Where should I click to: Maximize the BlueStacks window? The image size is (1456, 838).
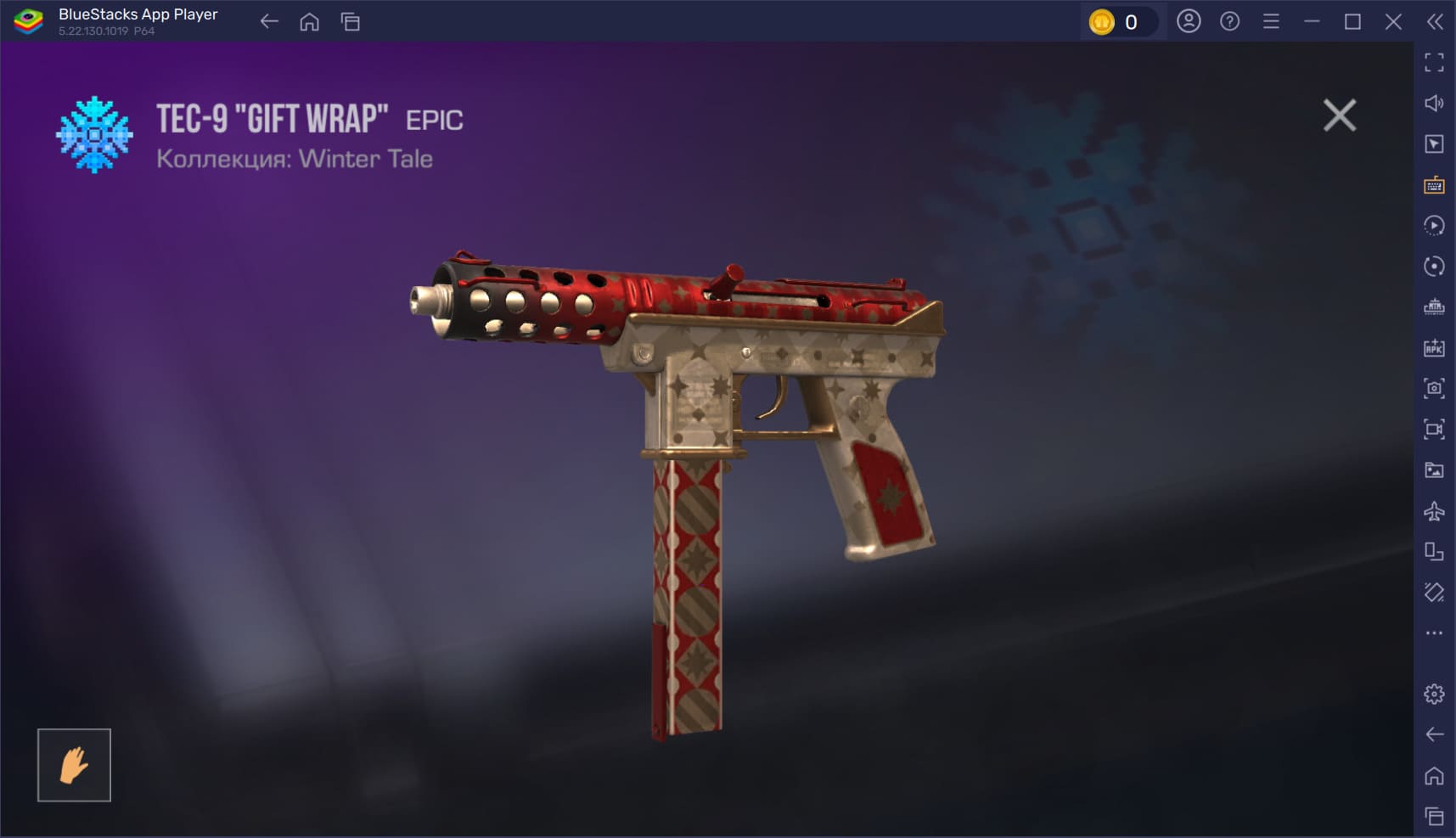(1352, 22)
